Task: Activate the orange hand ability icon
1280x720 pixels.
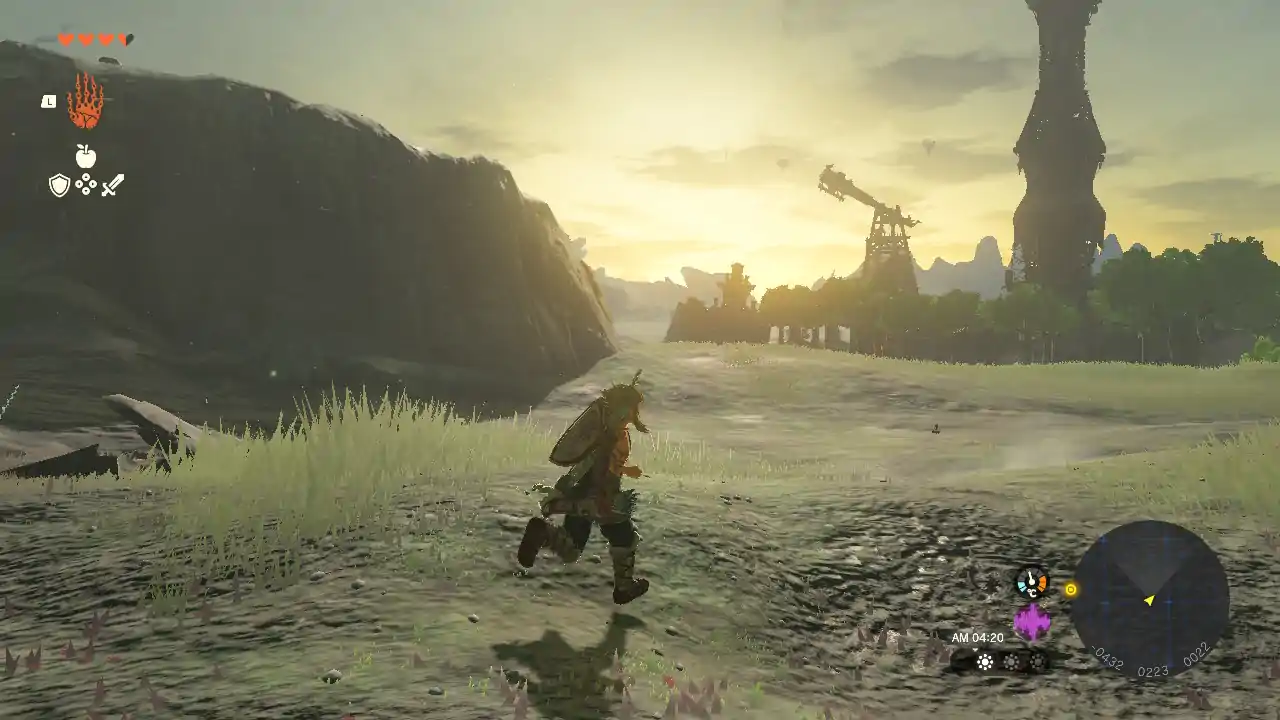Action: [x=86, y=101]
